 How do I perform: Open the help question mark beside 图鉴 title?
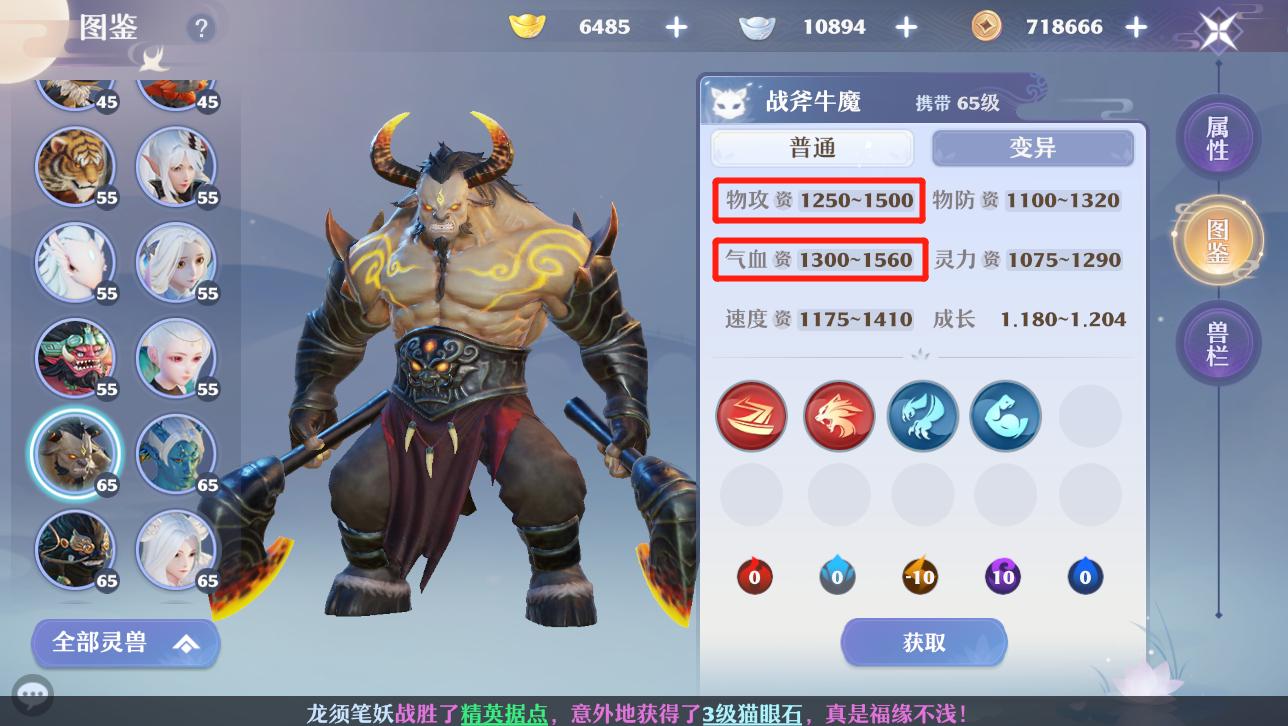[201, 28]
